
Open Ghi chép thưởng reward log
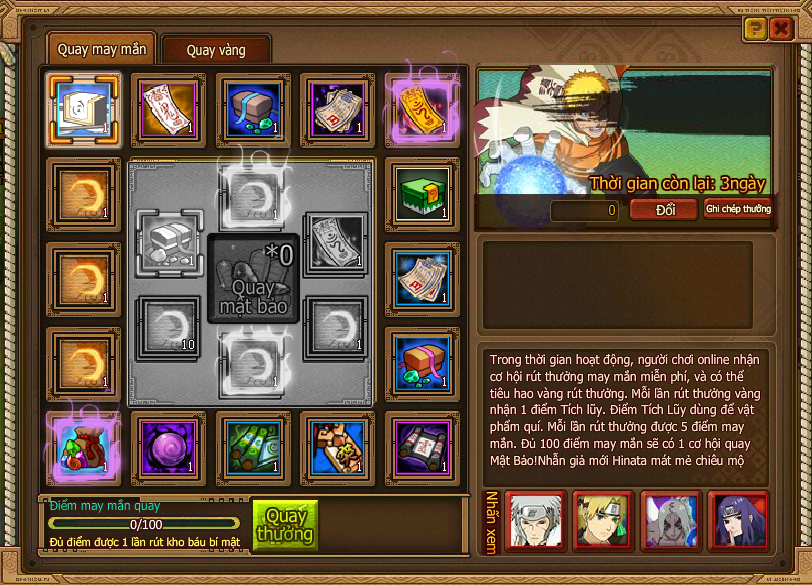click(738, 209)
